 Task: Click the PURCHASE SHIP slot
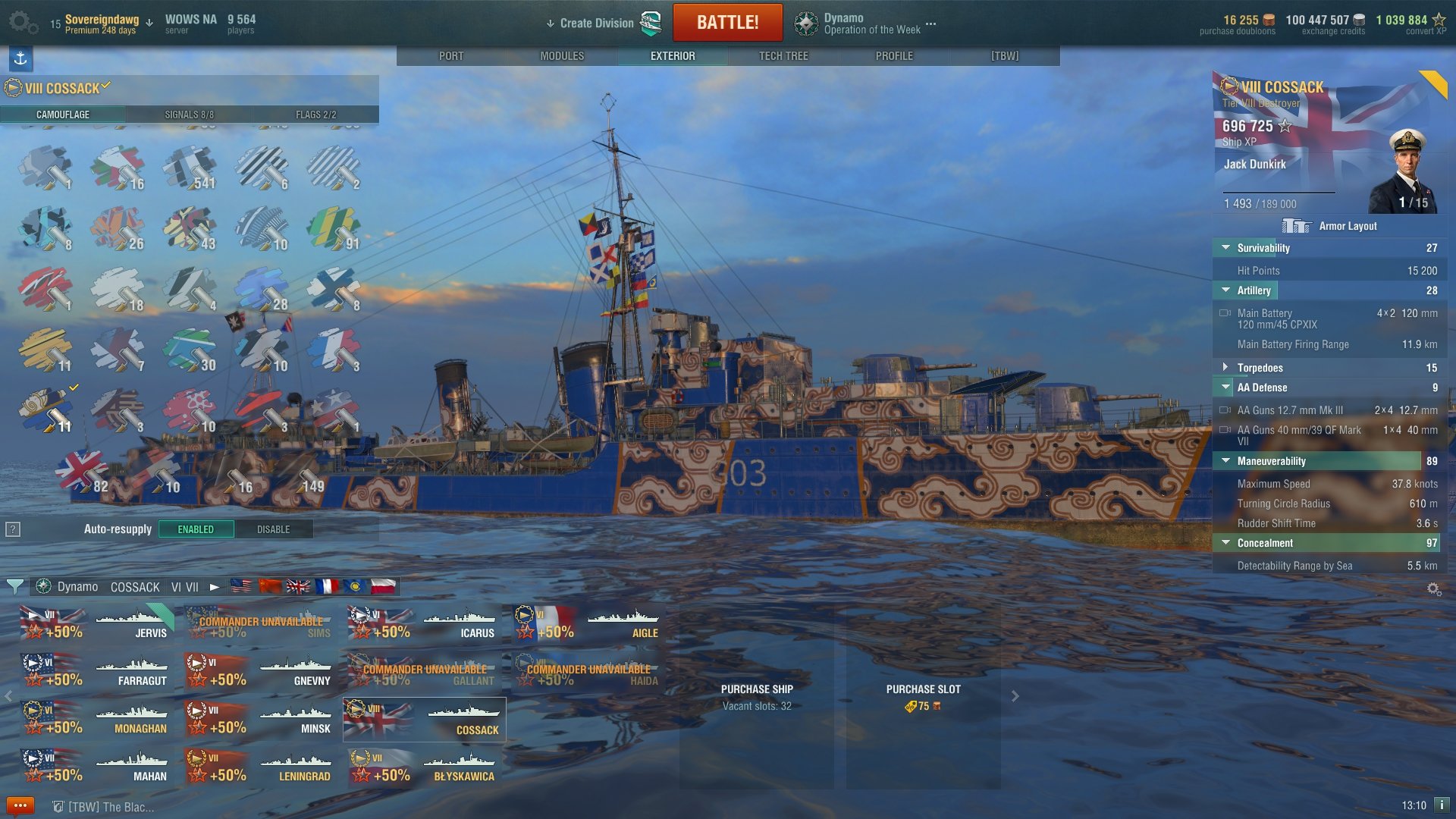point(756,696)
